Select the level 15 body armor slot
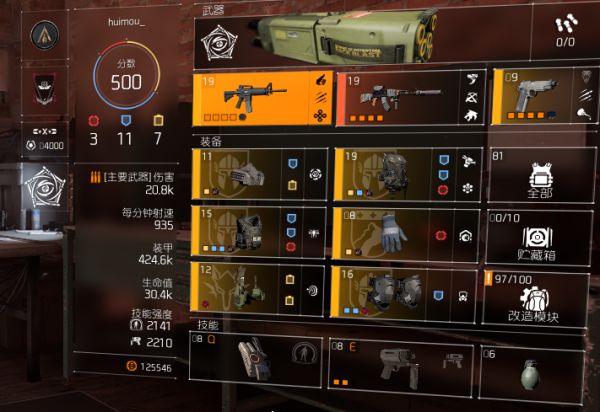600x412 pixels. coord(258,233)
